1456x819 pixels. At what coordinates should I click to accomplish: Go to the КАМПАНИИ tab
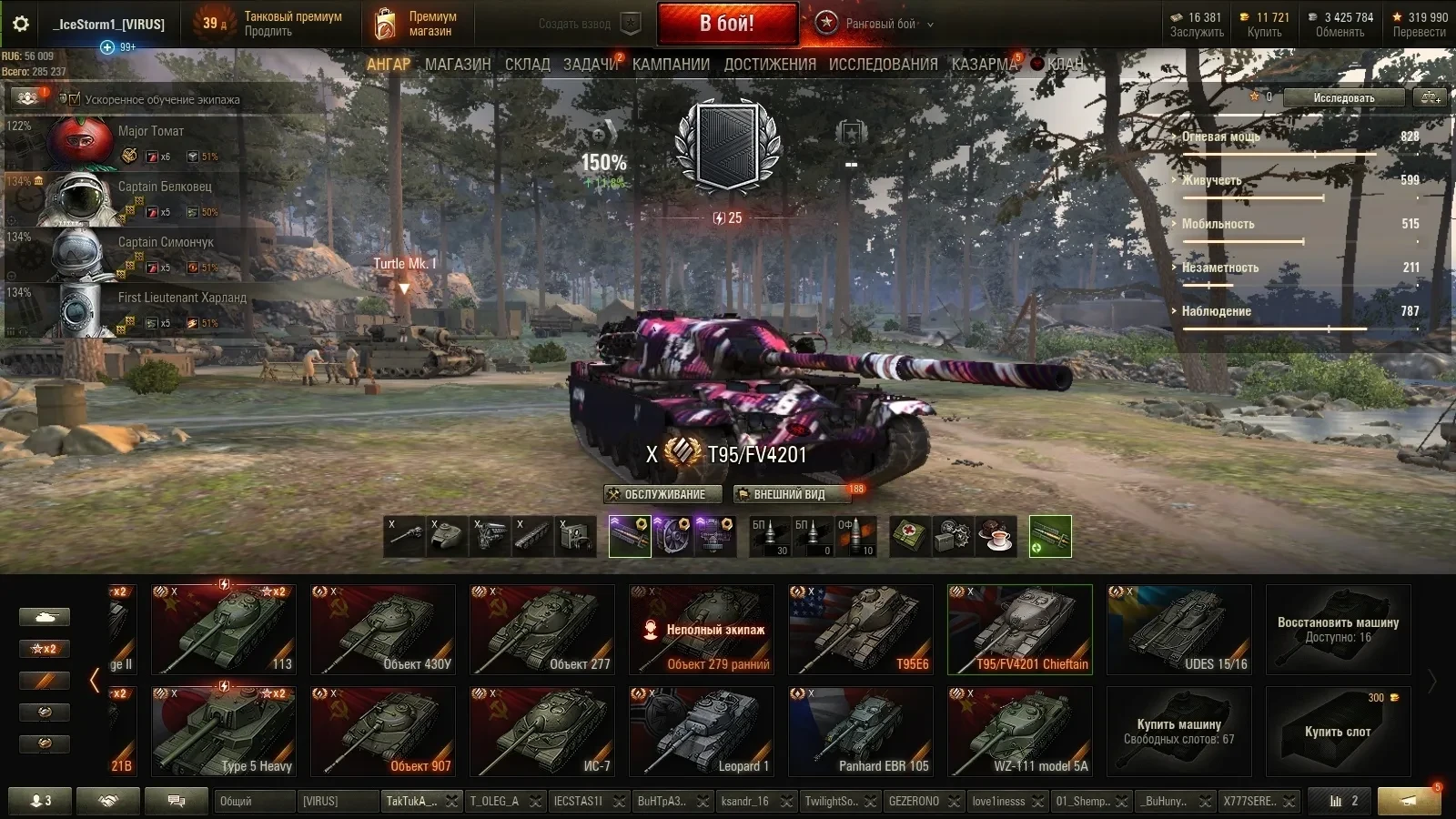[x=671, y=65]
